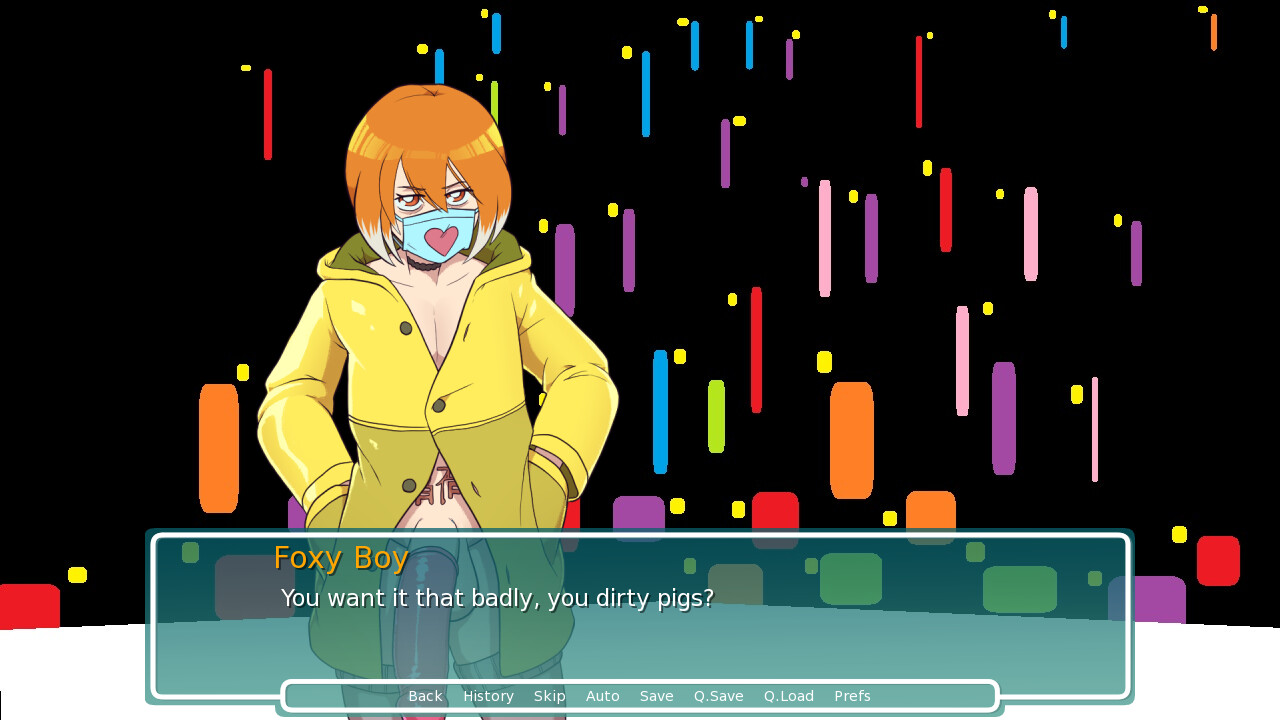Click the Foxy Boy name label
This screenshot has height=720, width=1280.
coord(341,558)
